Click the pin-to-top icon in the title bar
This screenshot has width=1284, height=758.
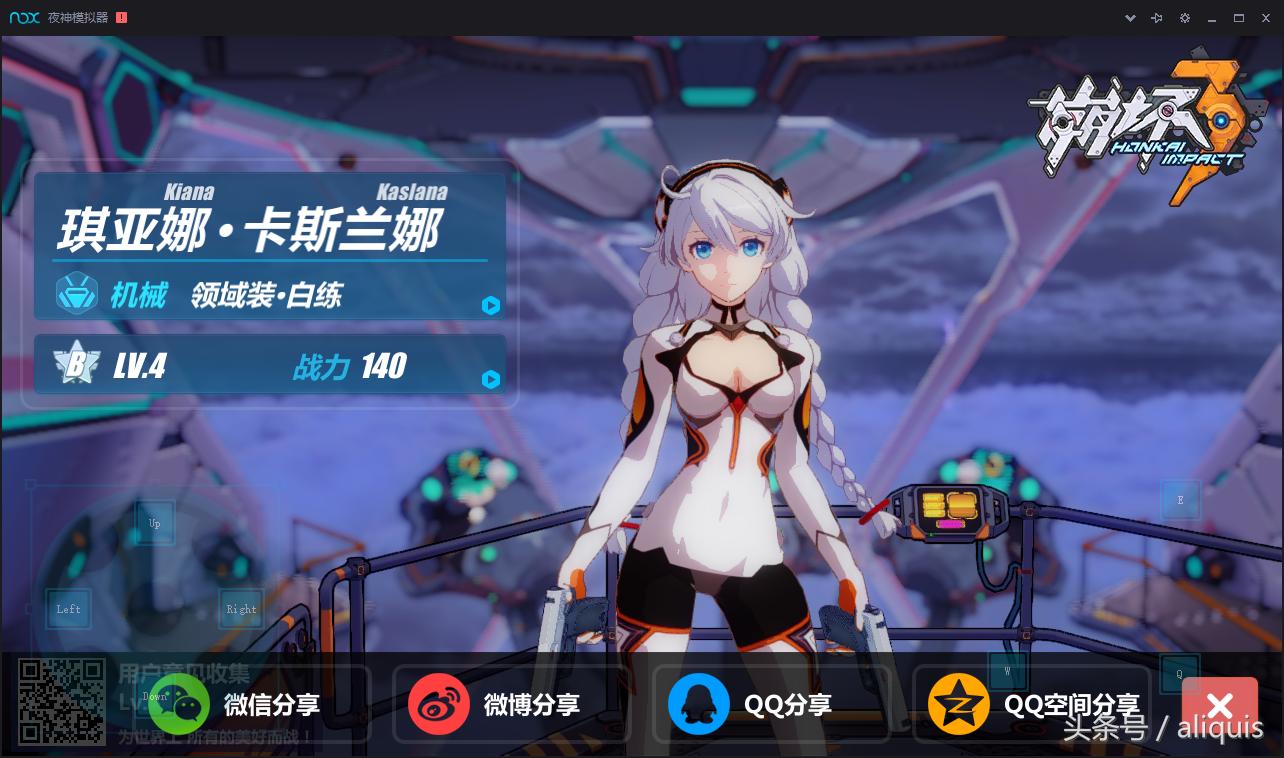pos(1157,17)
